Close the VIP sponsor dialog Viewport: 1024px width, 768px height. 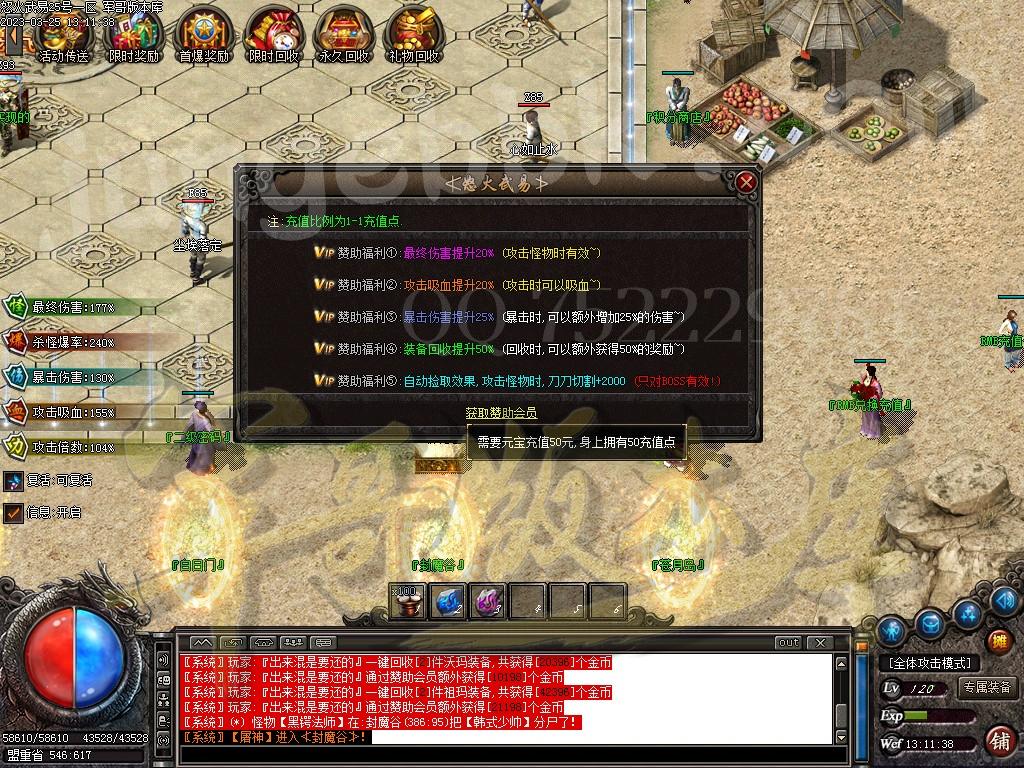(746, 182)
